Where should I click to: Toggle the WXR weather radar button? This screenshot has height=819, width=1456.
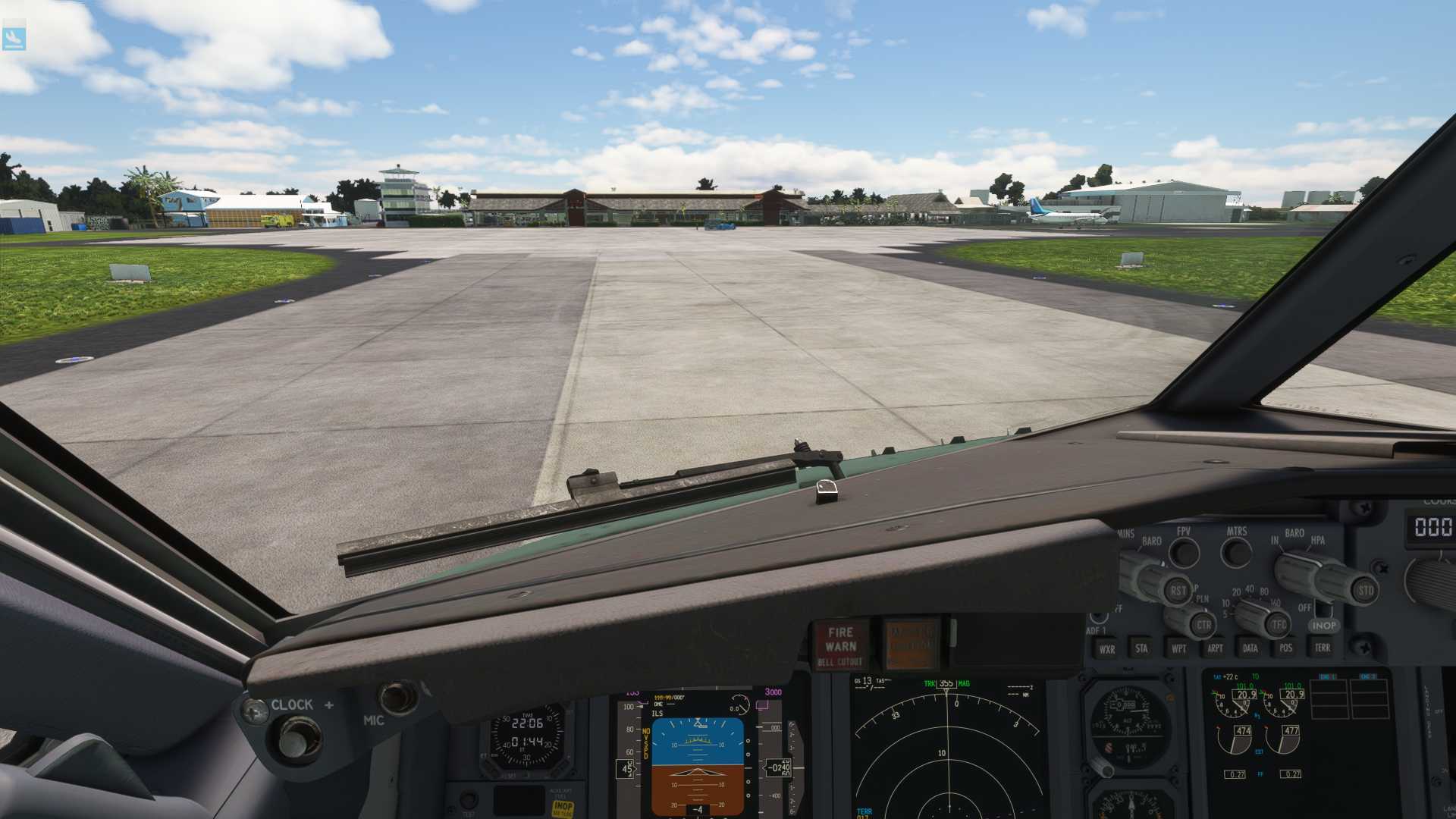coord(1107,649)
